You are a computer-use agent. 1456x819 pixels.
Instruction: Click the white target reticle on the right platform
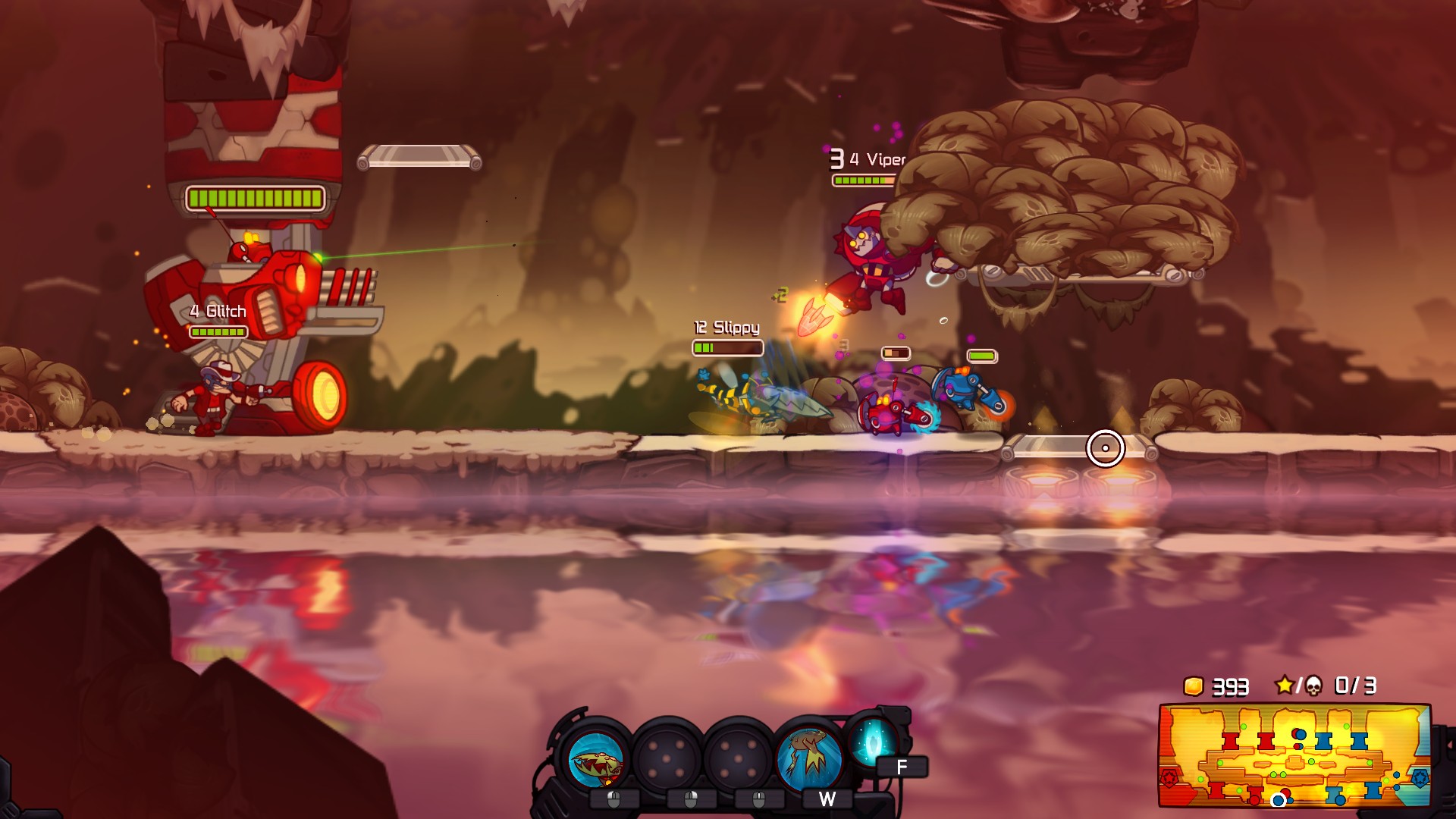point(1107,447)
